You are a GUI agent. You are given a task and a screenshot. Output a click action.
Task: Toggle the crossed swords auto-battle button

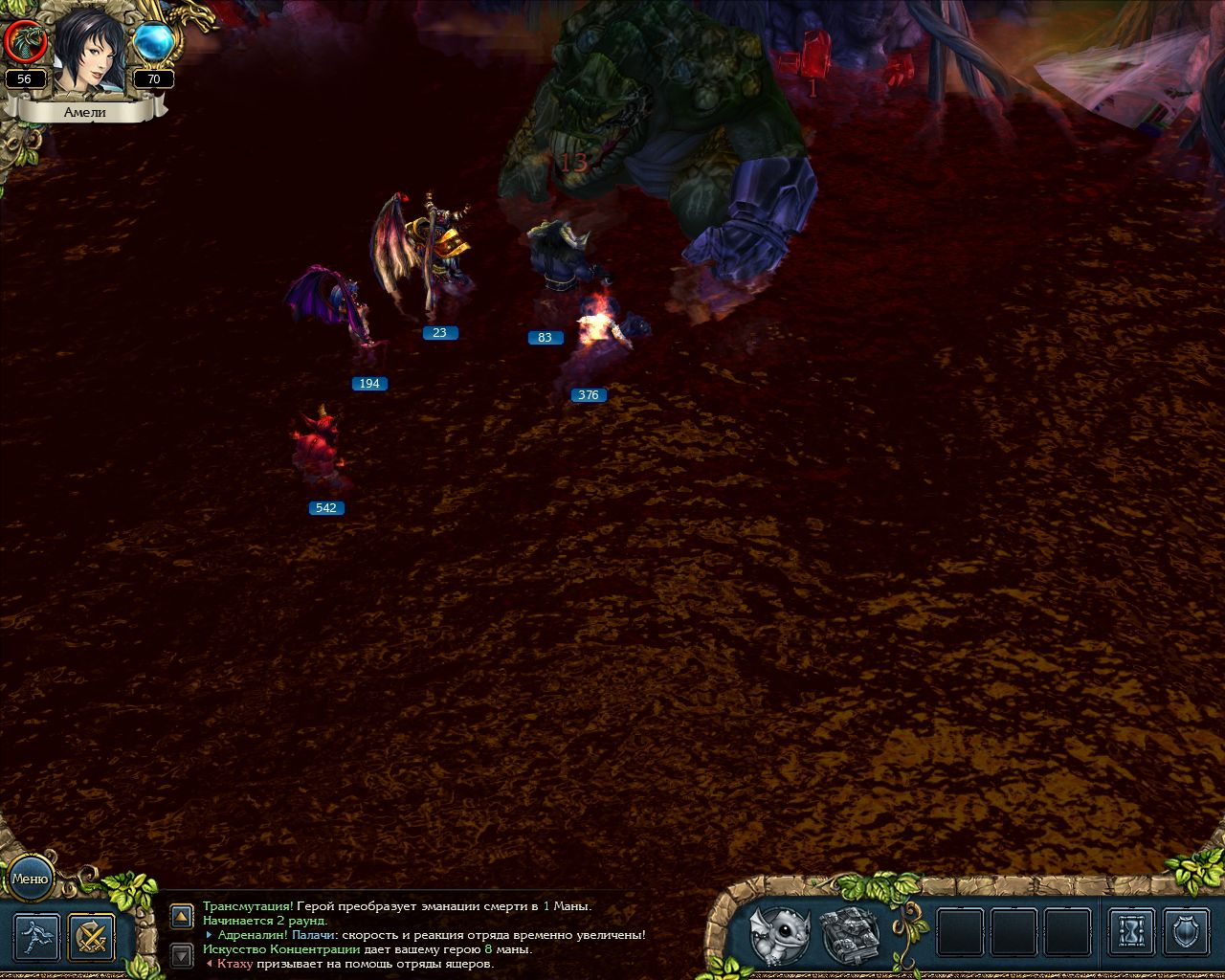pyautogui.click(x=92, y=937)
